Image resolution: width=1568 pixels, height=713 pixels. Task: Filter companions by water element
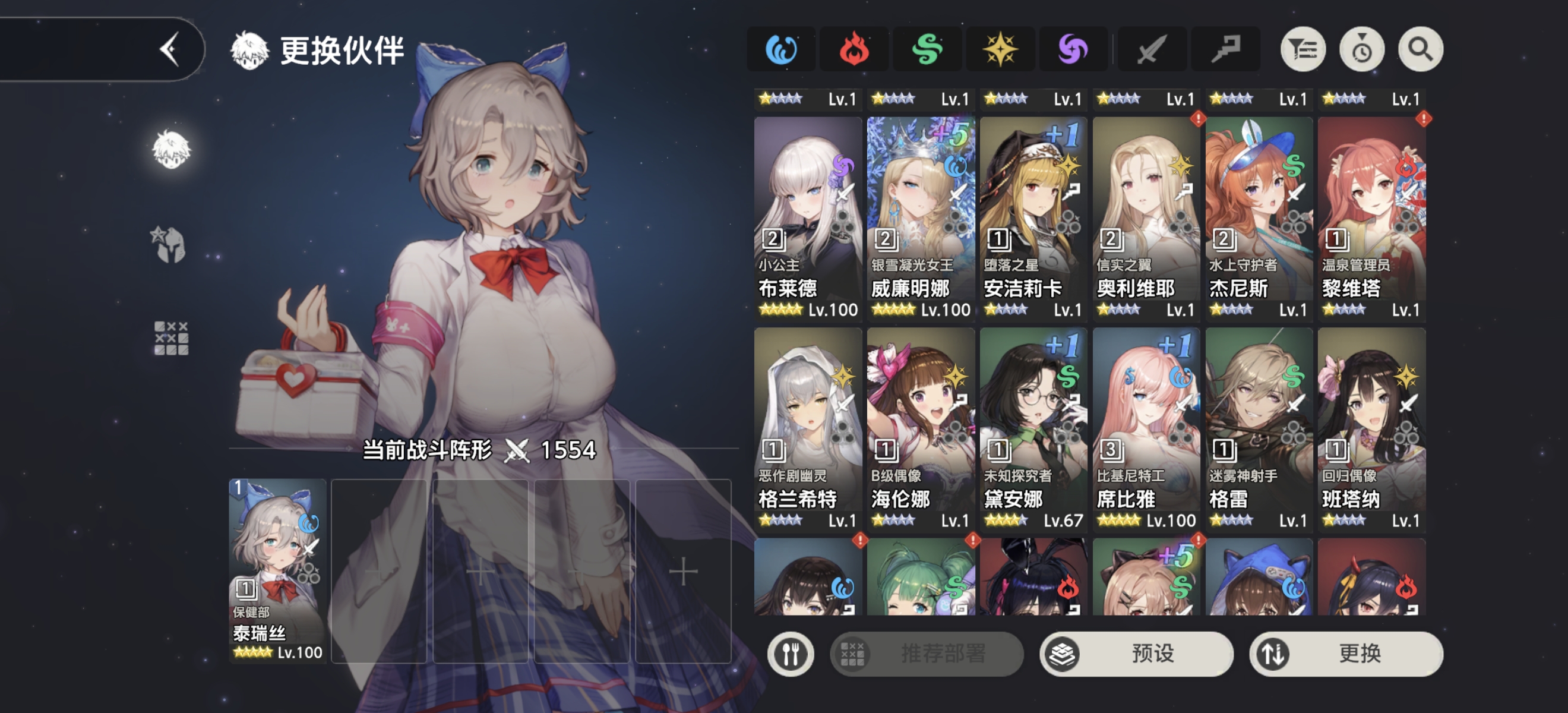coord(781,49)
